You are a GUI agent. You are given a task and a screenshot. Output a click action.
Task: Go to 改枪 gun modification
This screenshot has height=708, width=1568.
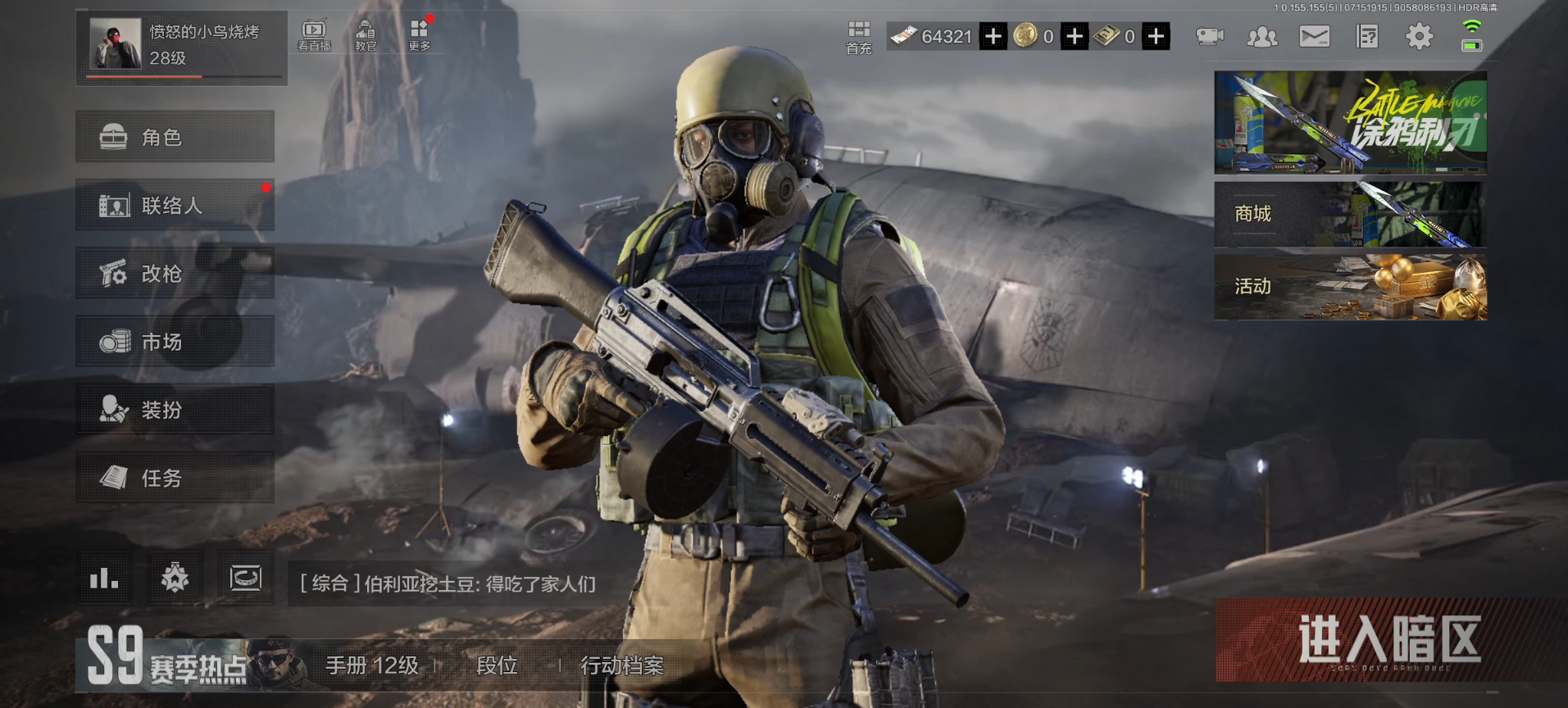(175, 274)
